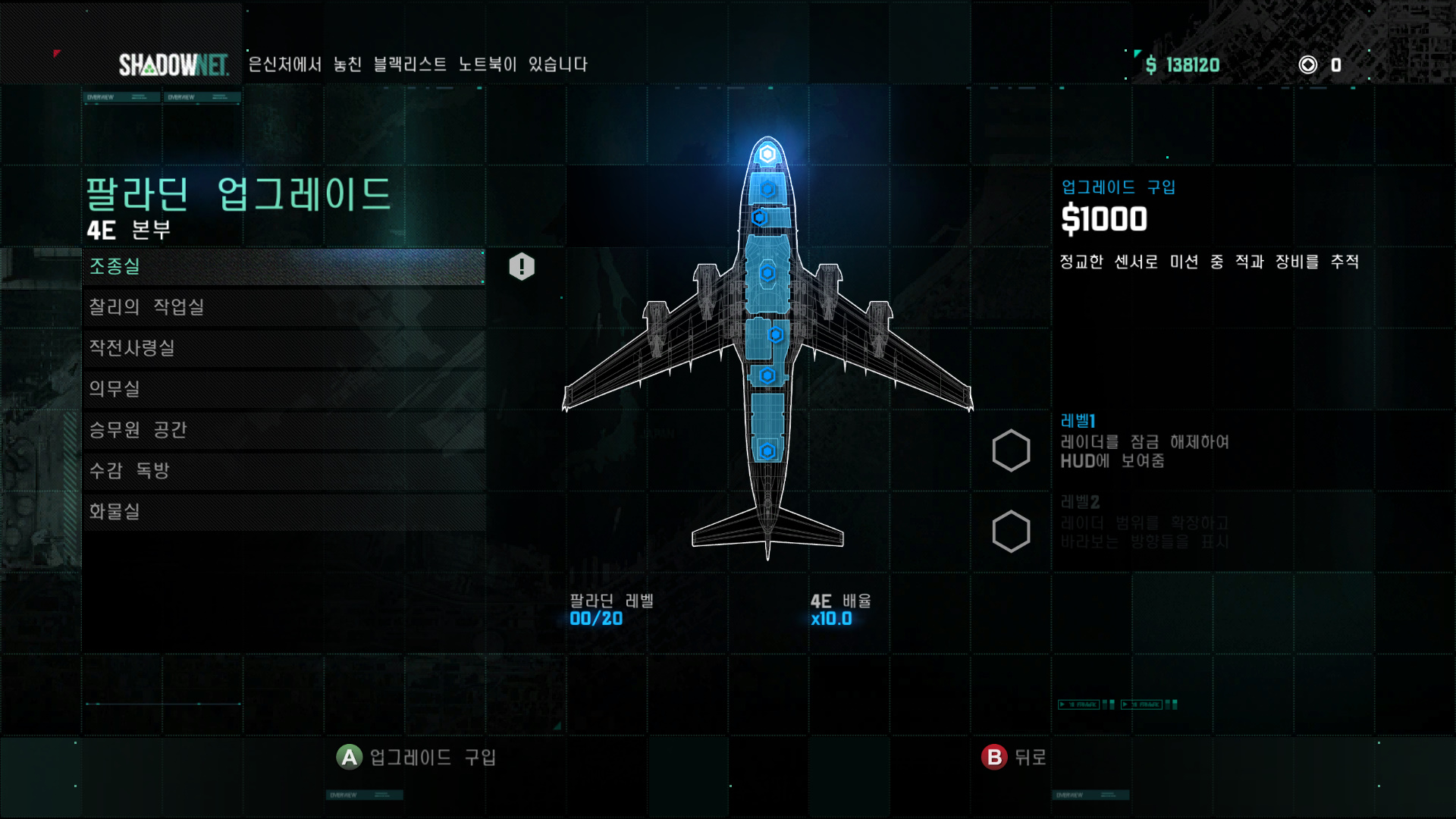
Task: Select the 레벨2 radar range hexagon
Action: [x=1011, y=532]
